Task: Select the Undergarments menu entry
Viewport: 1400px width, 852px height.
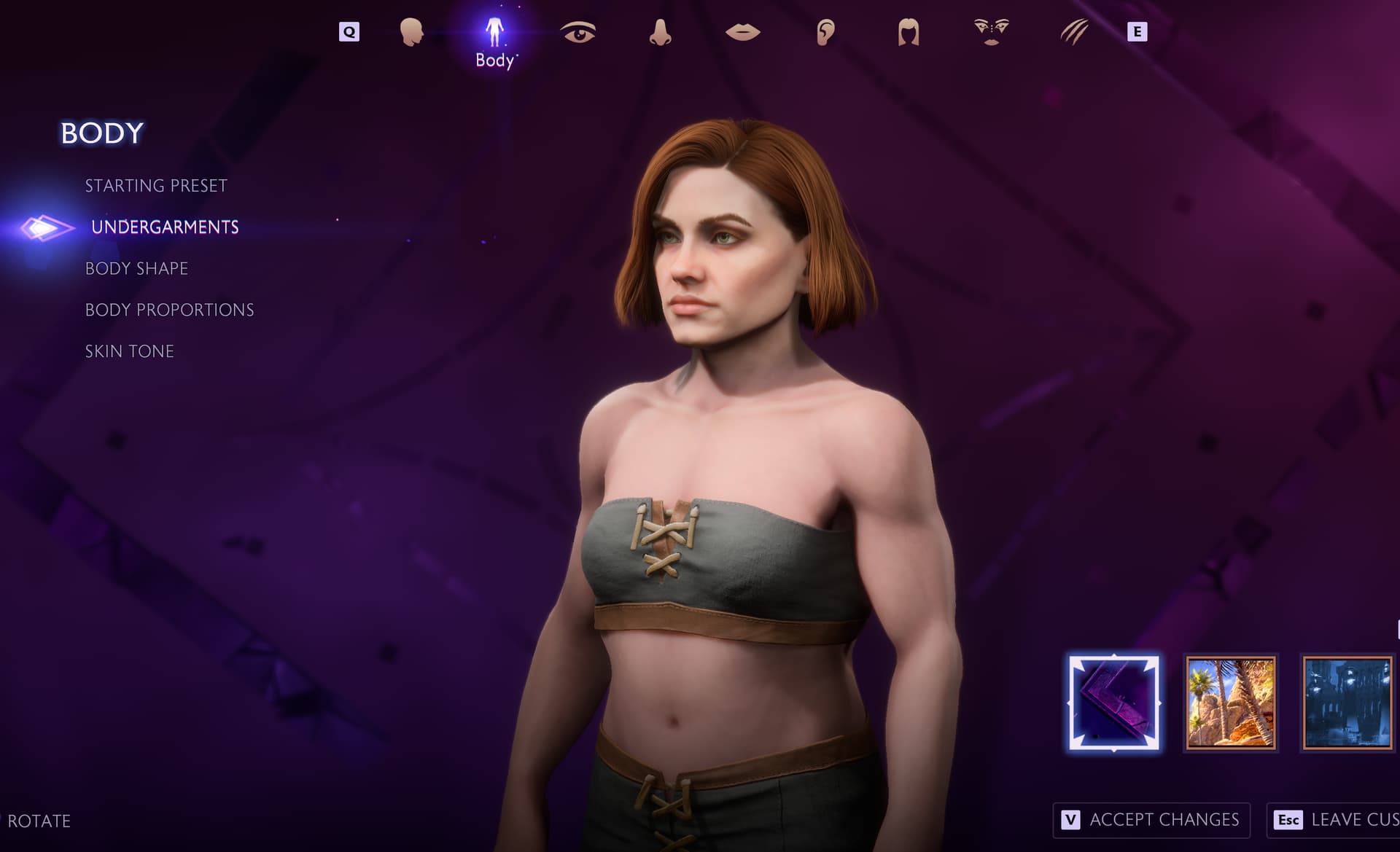Action: (165, 227)
